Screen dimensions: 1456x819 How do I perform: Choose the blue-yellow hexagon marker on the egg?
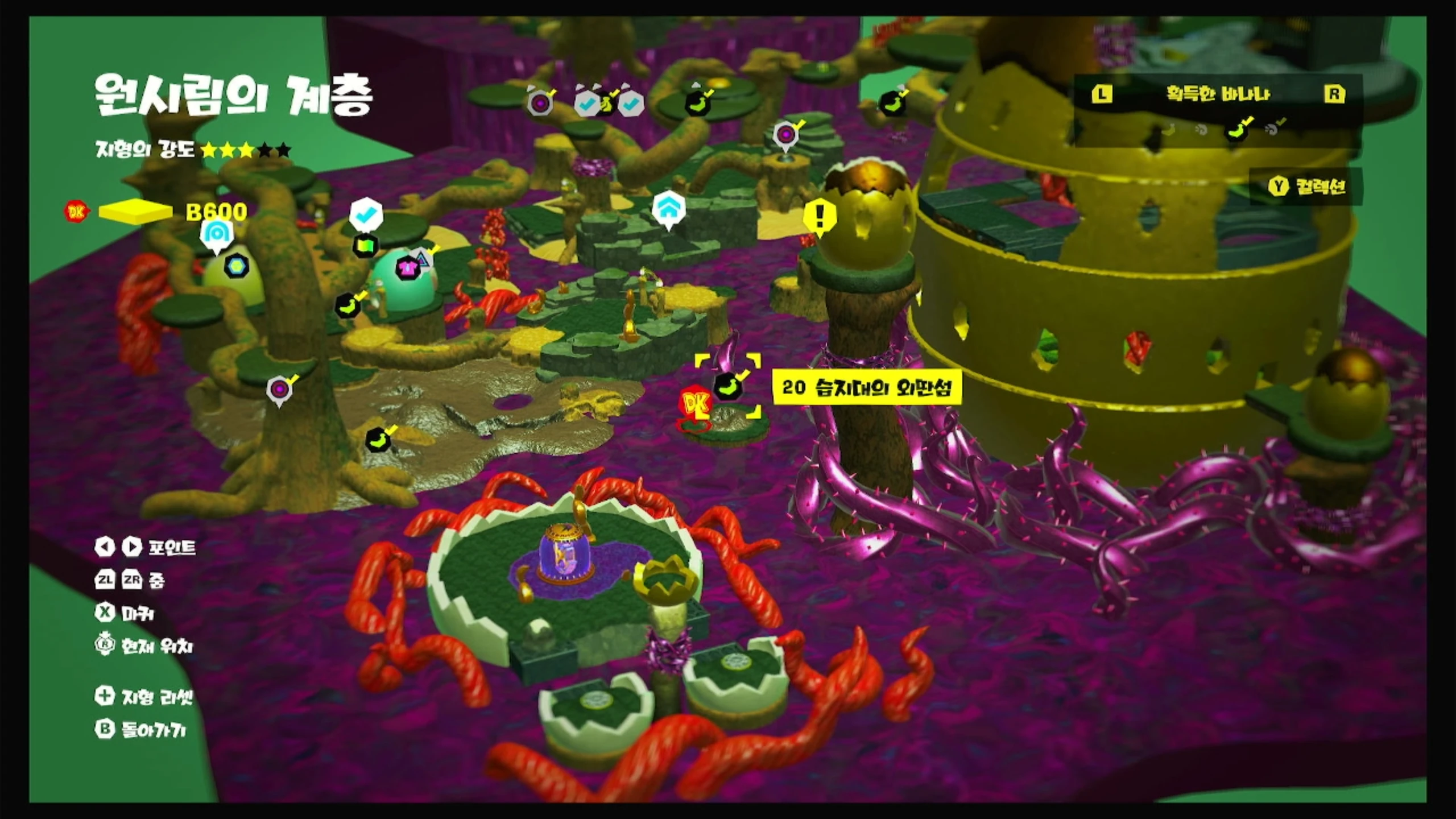236,266
